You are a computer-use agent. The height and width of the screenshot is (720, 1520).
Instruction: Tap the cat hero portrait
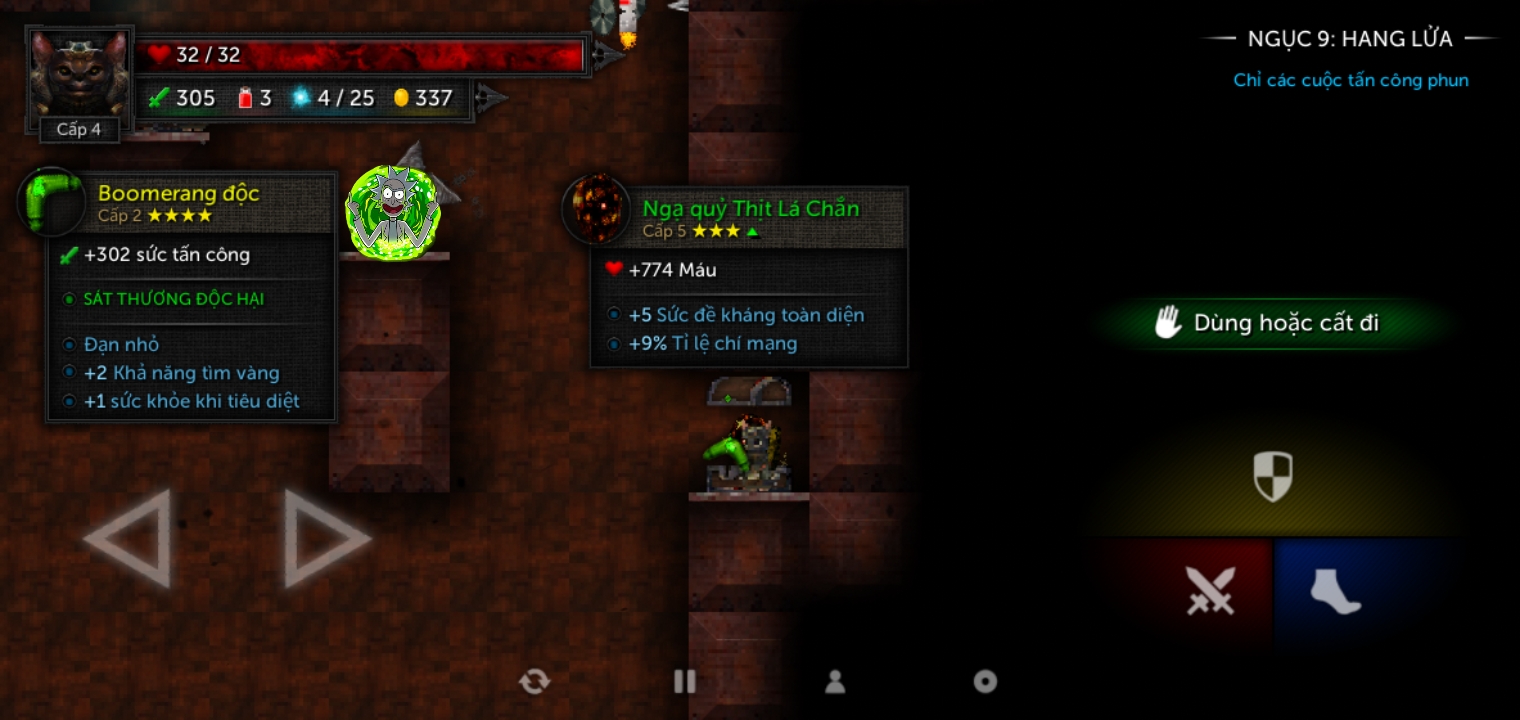pyautogui.click(x=79, y=76)
